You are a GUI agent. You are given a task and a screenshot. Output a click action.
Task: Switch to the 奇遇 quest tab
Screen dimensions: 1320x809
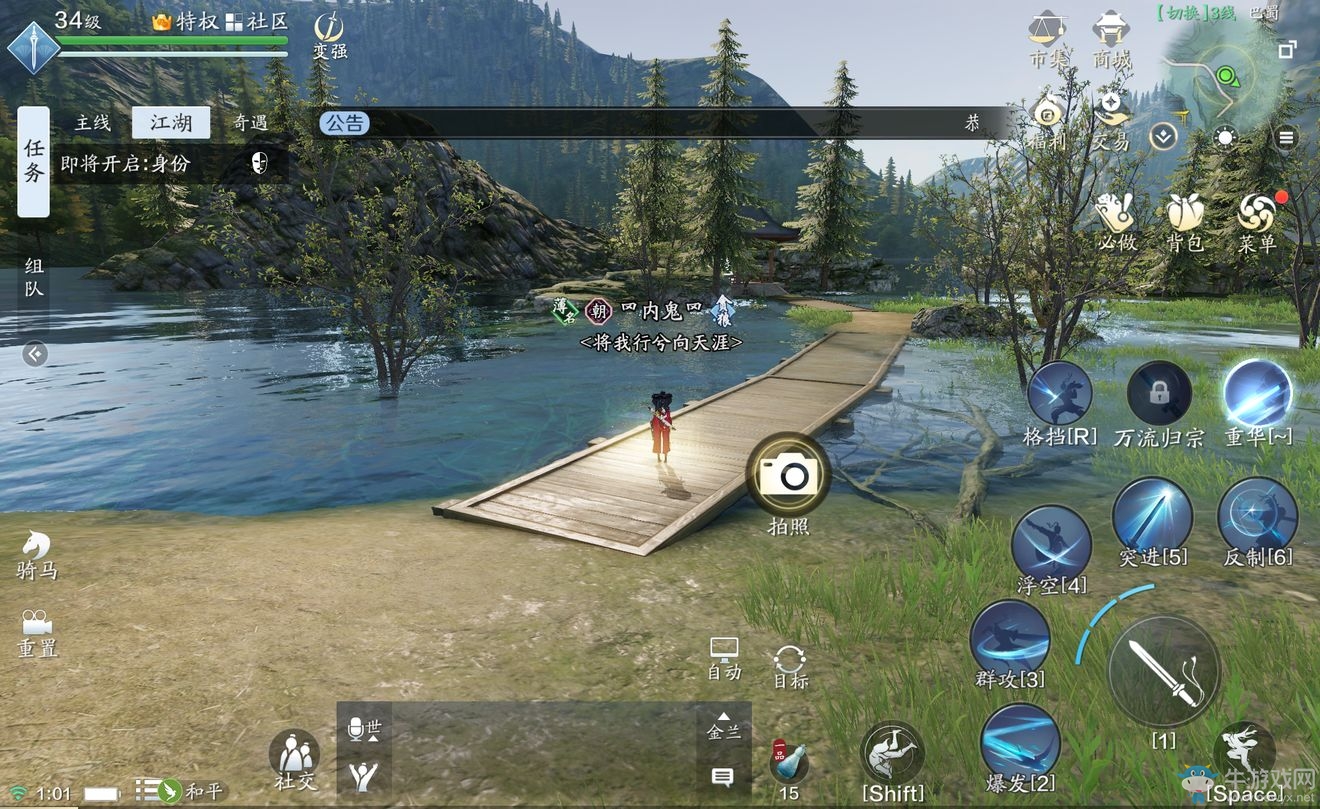click(x=250, y=123)
